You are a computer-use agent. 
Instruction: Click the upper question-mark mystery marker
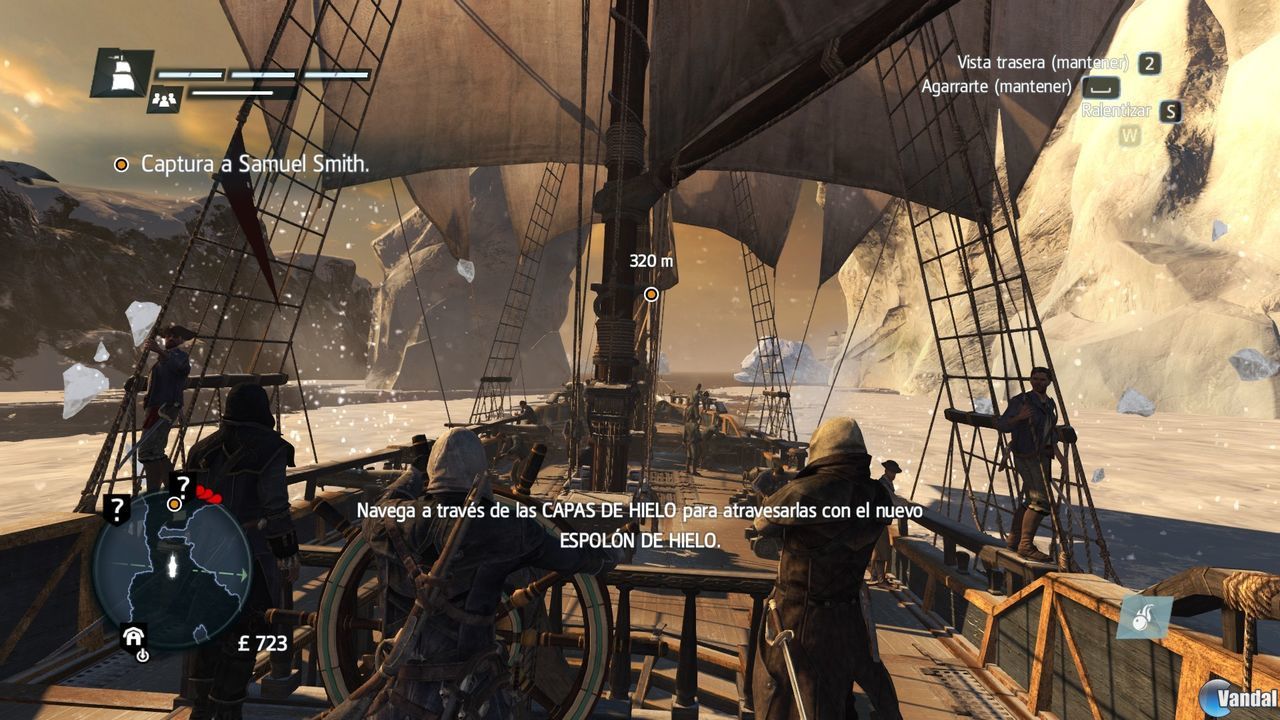pos(182,485)
